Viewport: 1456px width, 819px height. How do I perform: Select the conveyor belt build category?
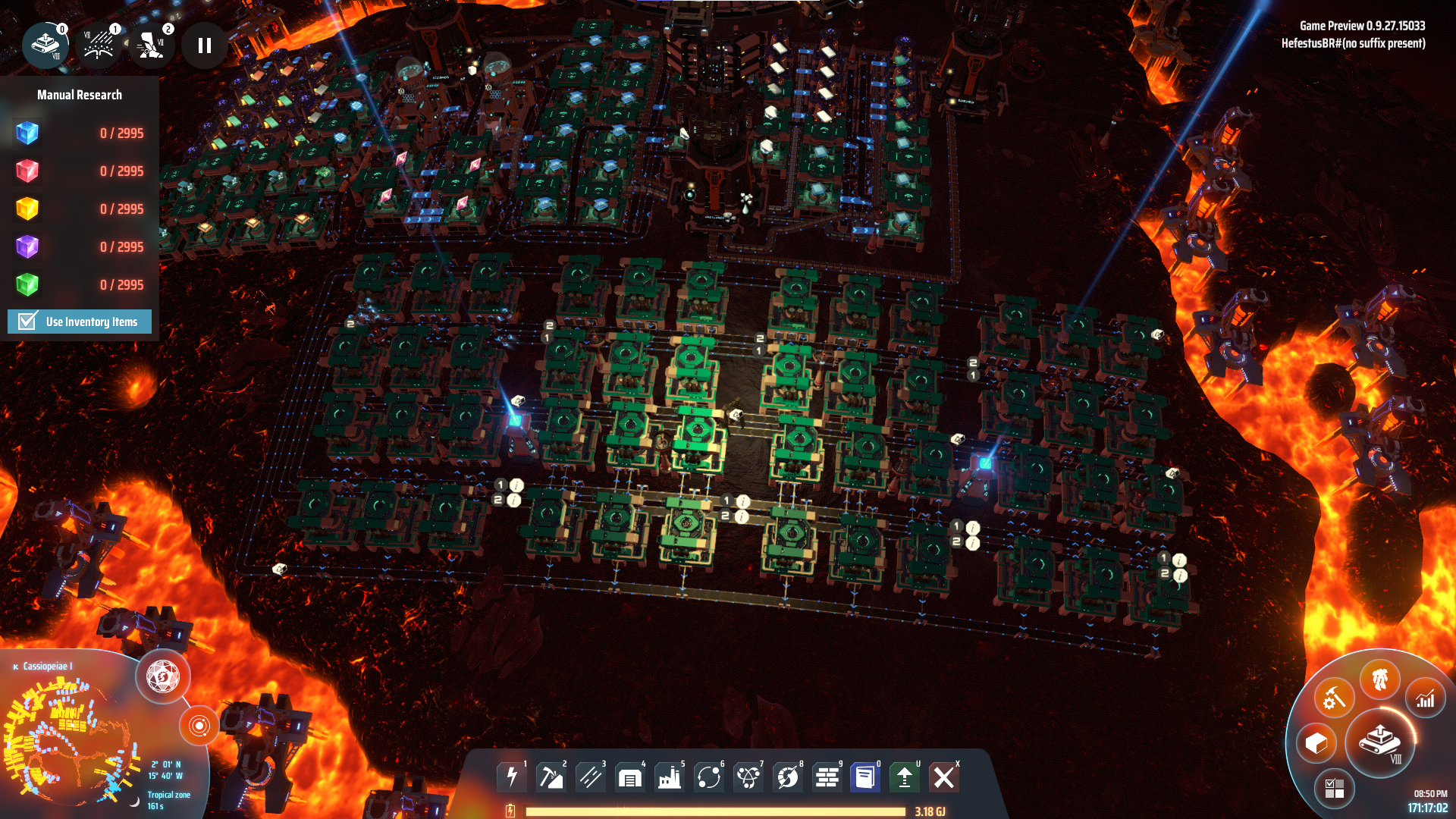click(x=591, y=777)
